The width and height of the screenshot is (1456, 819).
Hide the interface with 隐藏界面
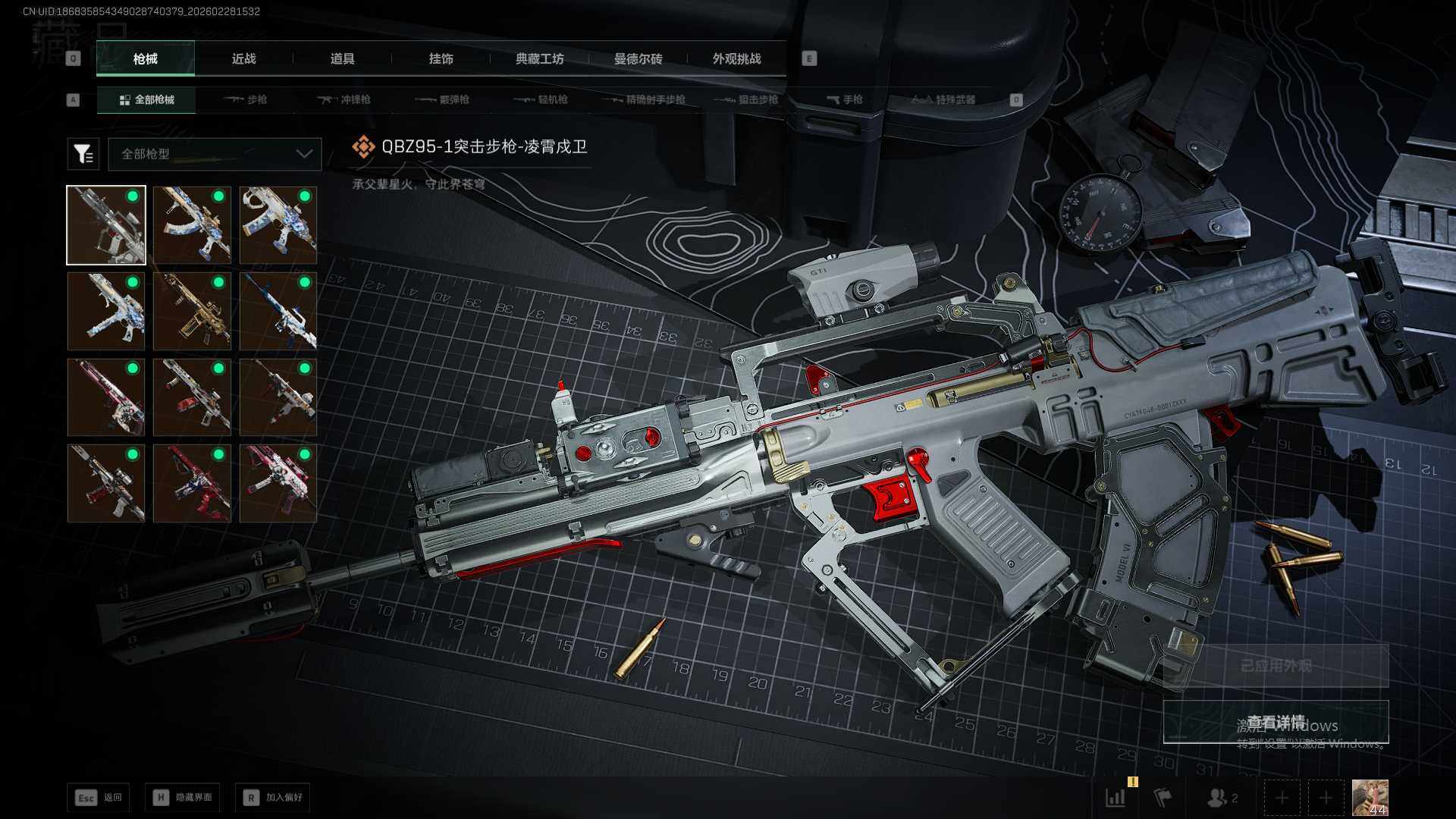pos(183,797)
